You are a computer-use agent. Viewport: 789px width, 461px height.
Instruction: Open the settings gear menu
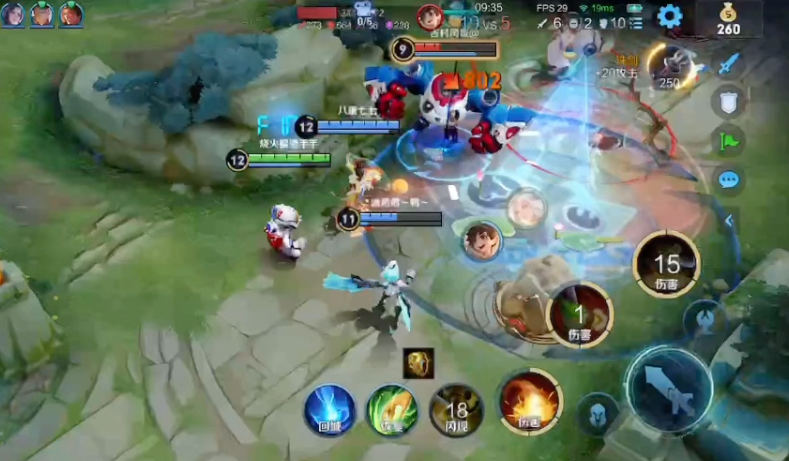pyautogui.click(x=668, y=16)
